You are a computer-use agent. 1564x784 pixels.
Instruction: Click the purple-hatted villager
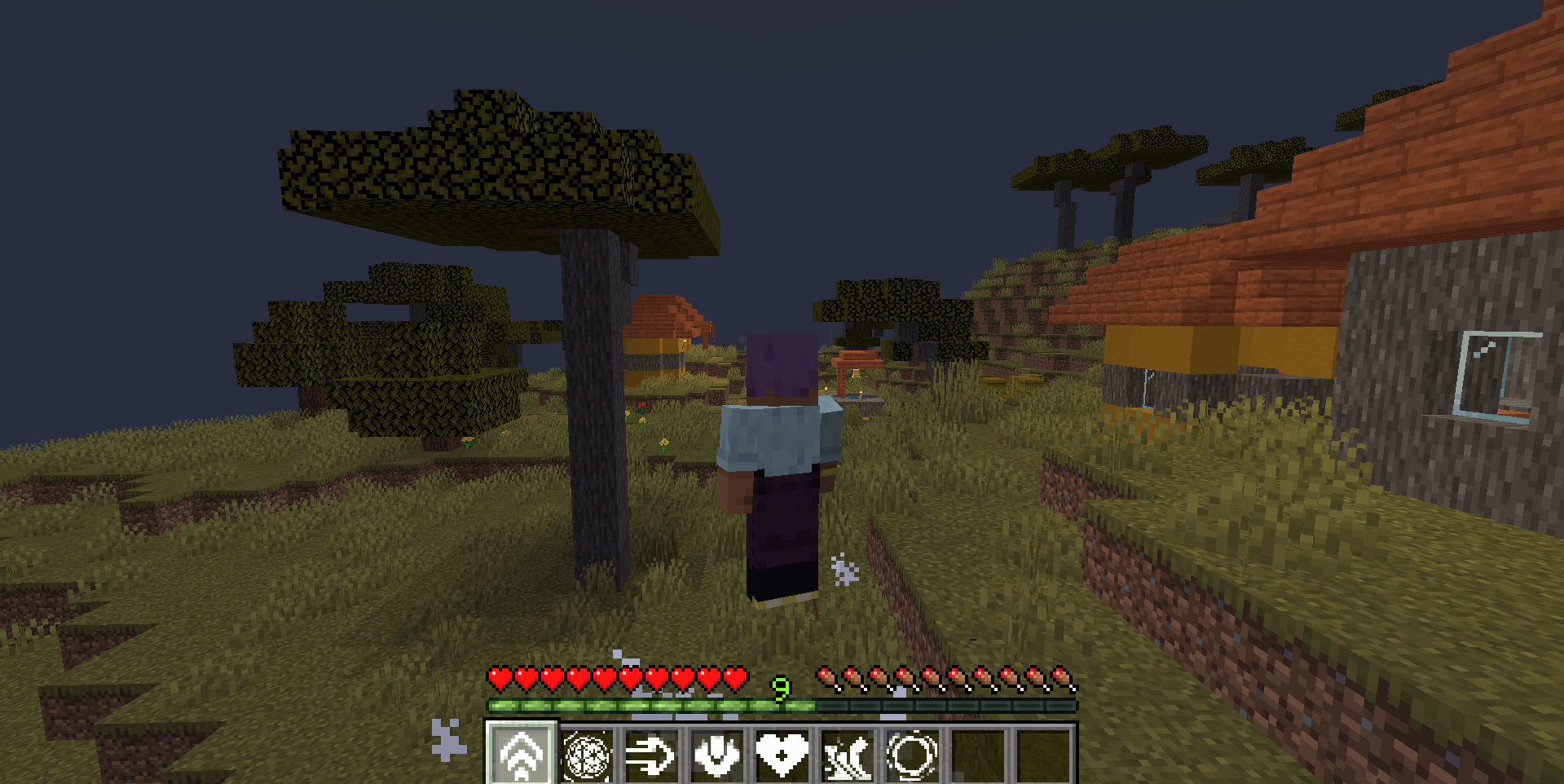778,456
